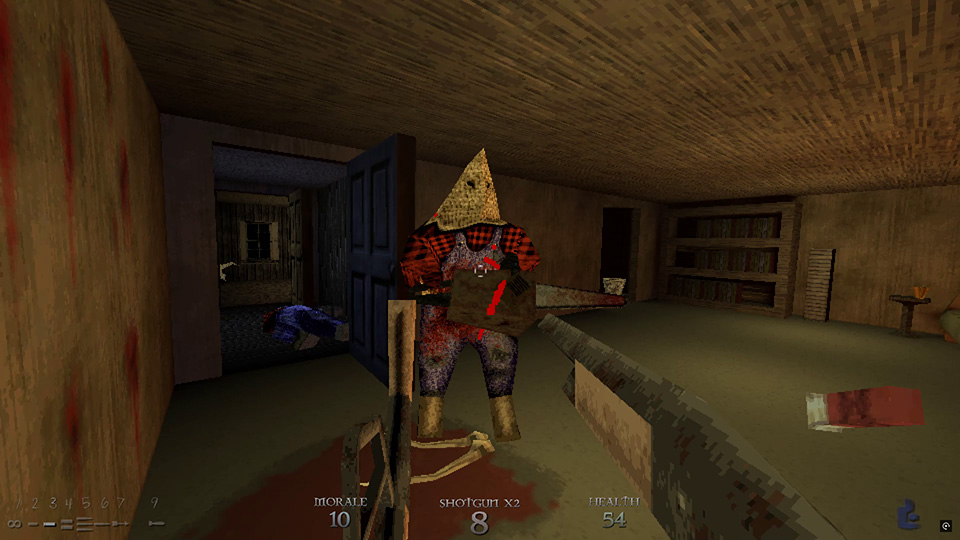
Task: Open the small lens overlay icon
Action: (945, 525)
